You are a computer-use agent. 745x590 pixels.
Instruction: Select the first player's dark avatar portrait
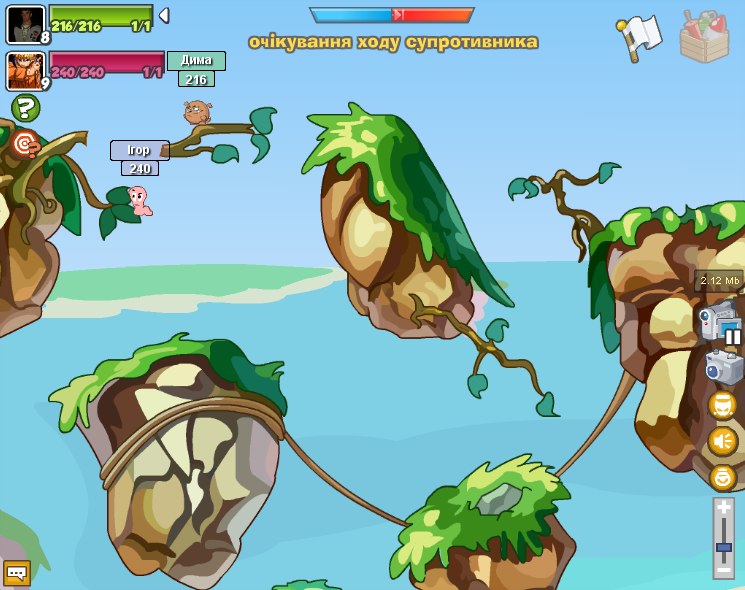(25, 24)
